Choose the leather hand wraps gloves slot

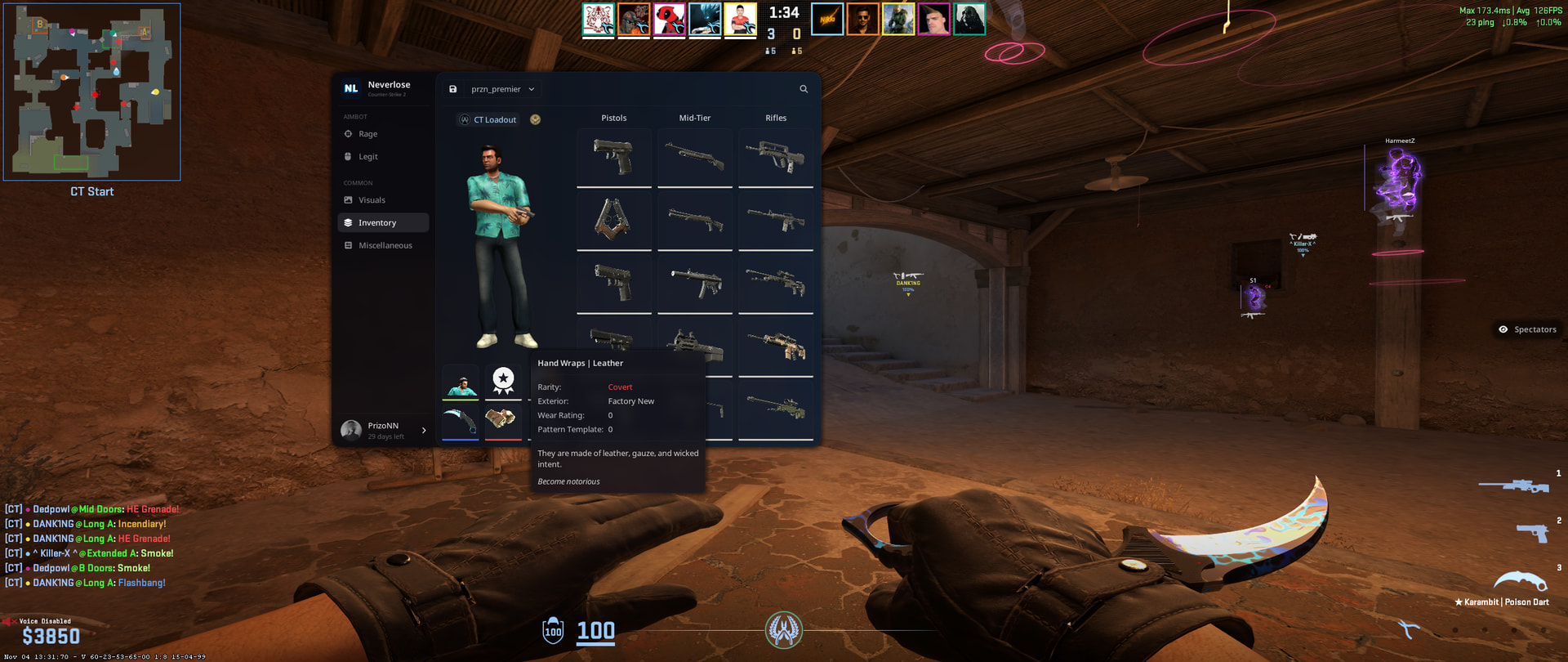click(x=503, y=421)
